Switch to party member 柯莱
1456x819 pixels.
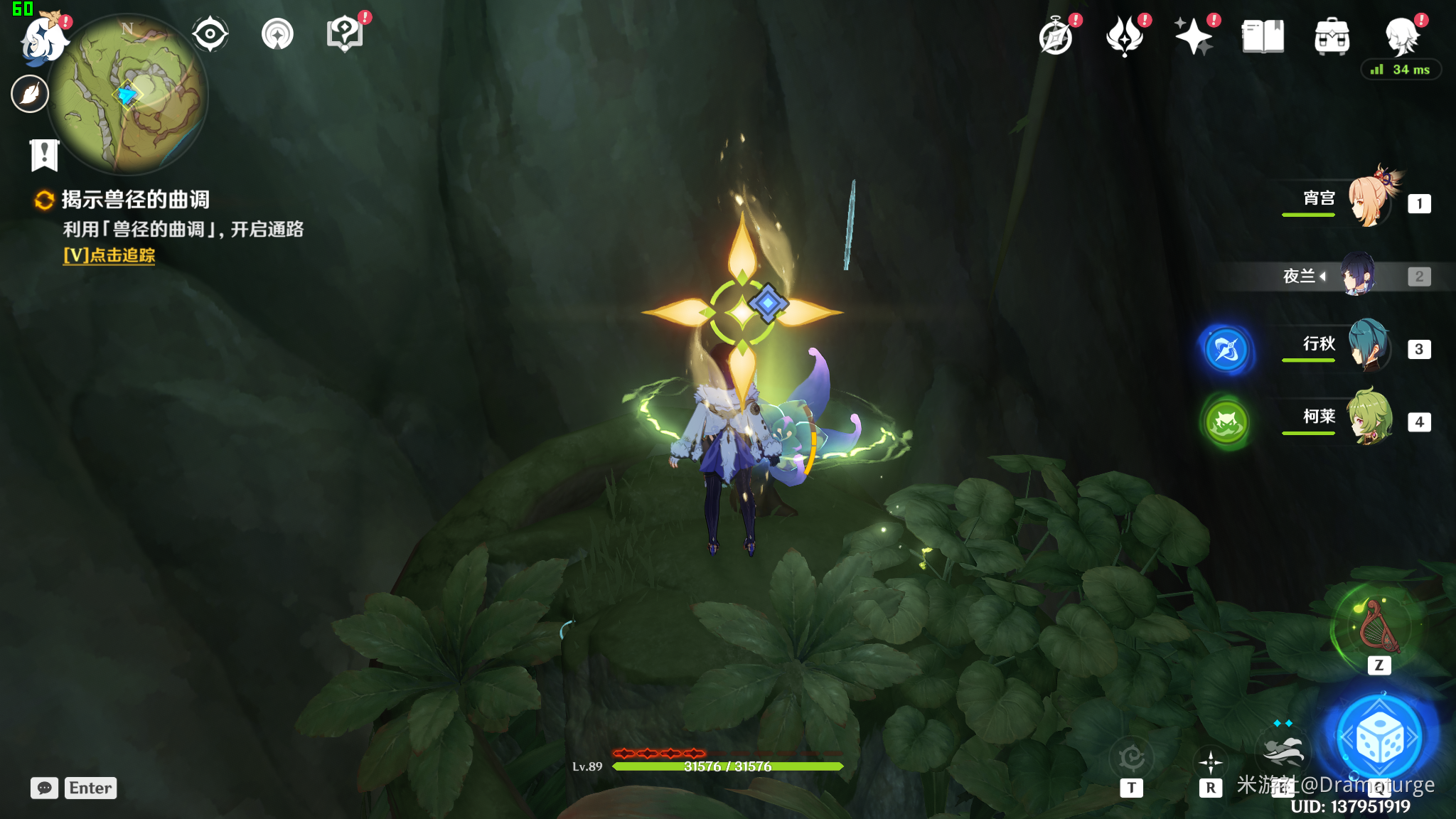[1369, 419]
